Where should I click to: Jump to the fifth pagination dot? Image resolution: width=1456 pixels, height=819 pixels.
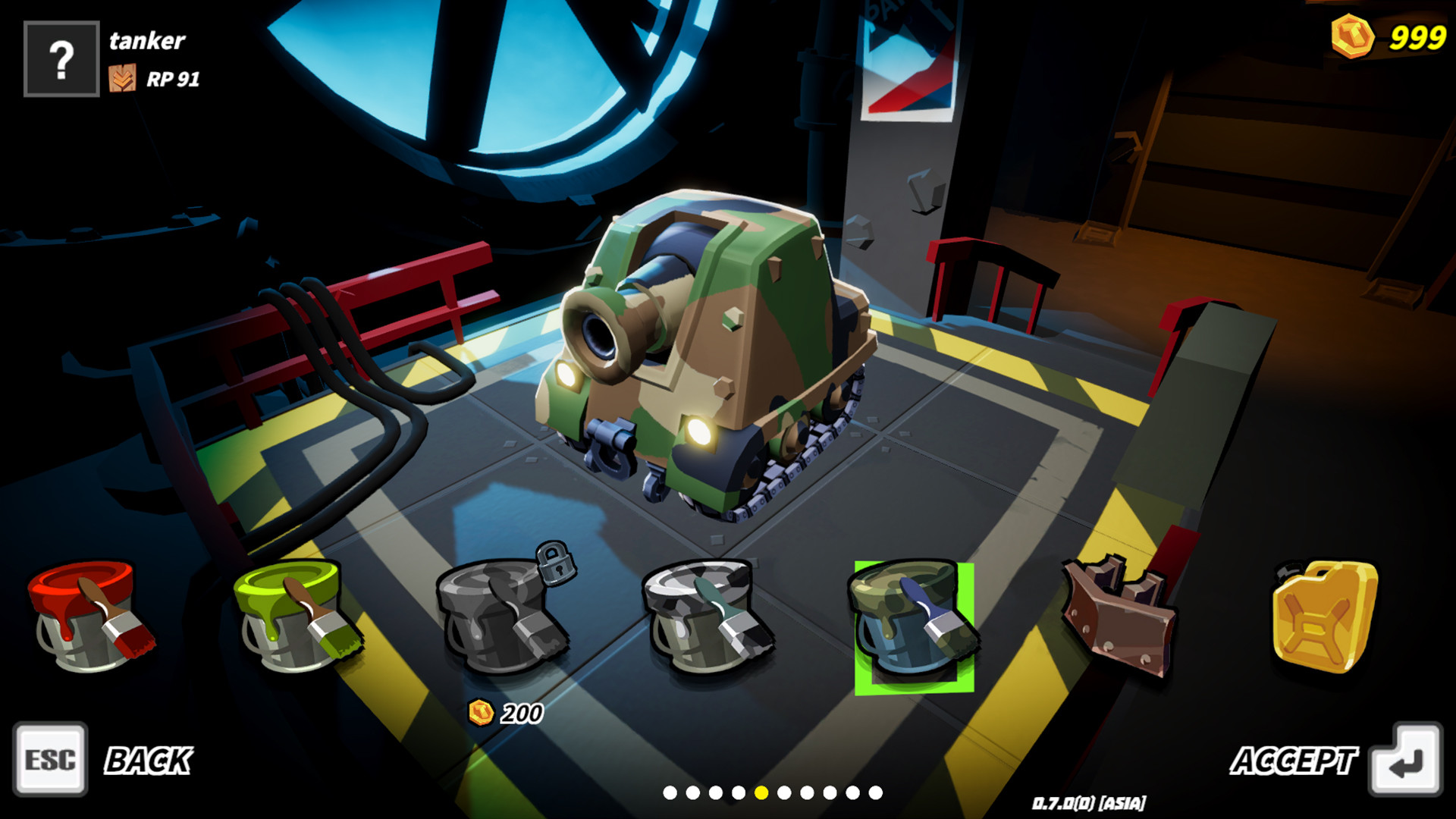761,794
